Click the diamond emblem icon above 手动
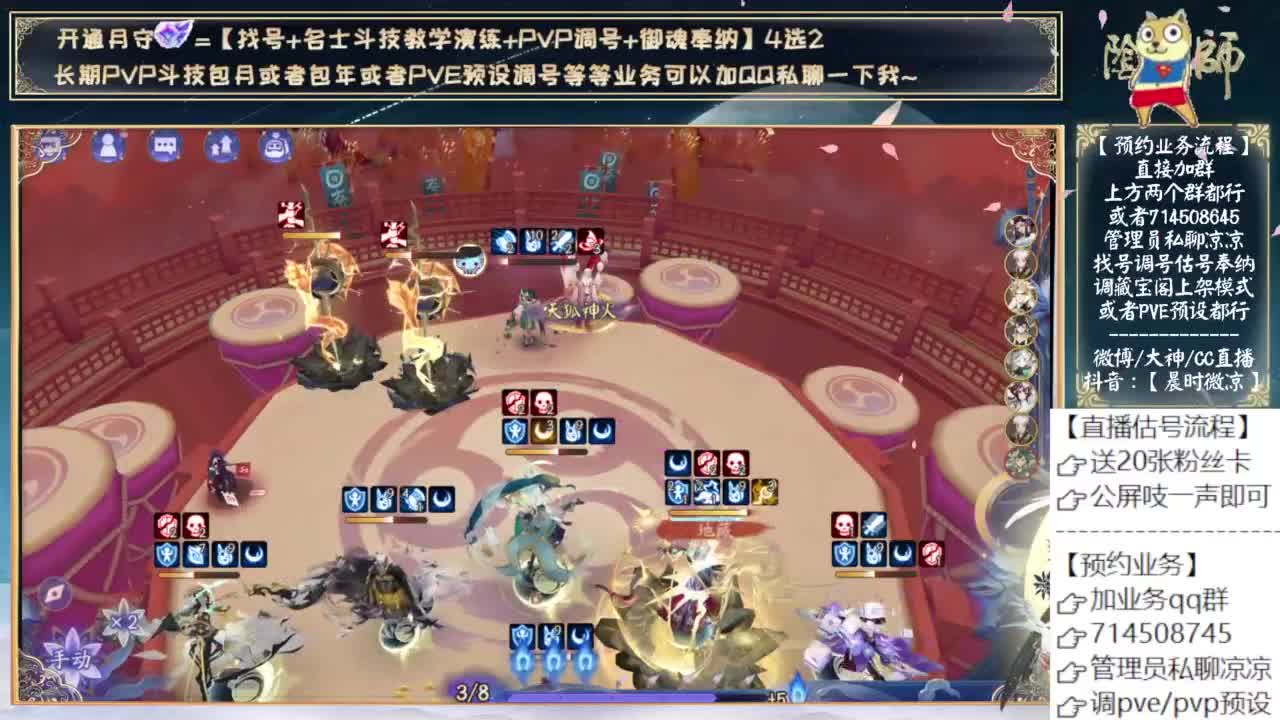Image resolution: width=1280 pixels, height=720 pixels. [55, 593]
